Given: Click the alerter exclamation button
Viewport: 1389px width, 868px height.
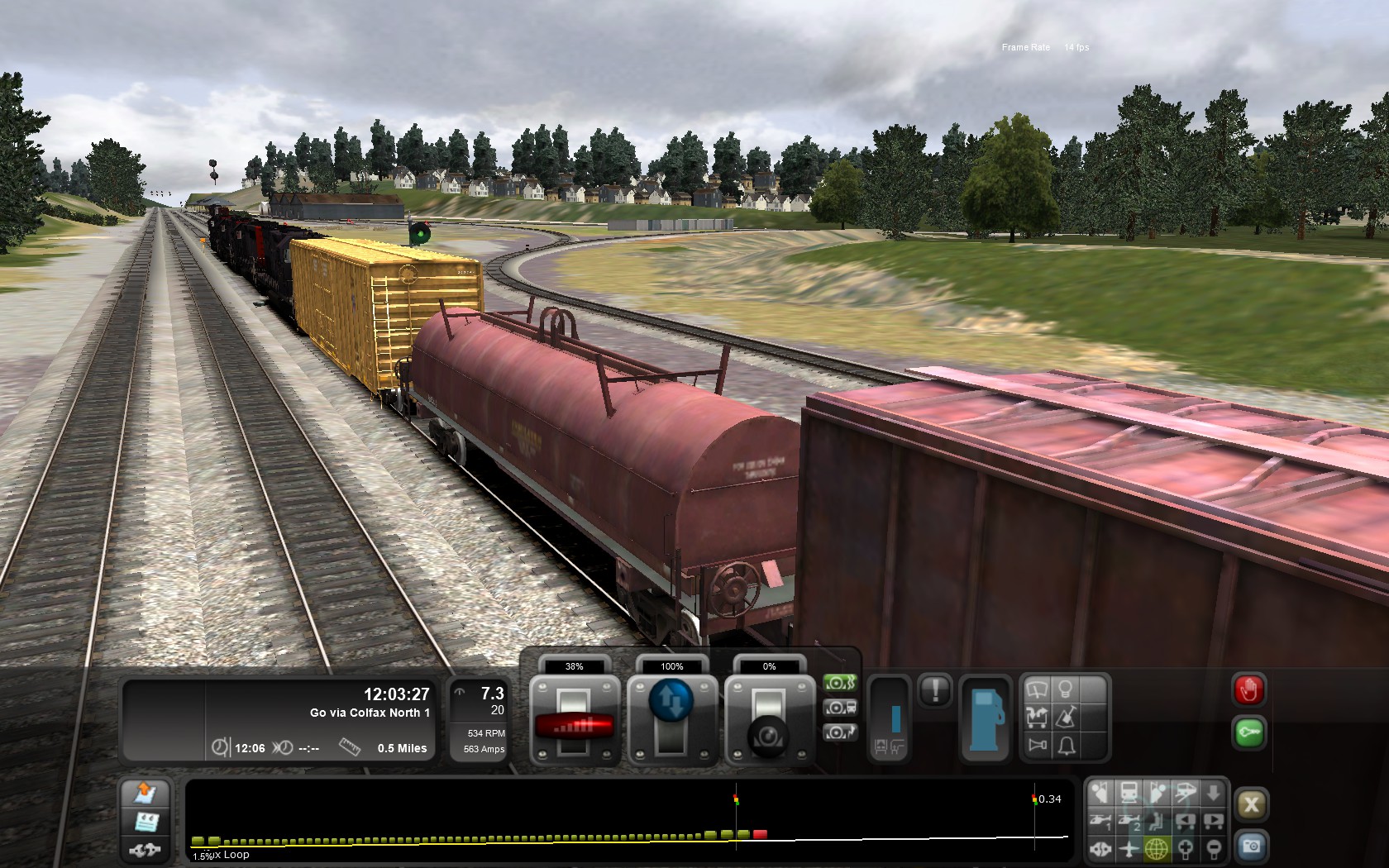Looking at the screenshot, I should click(x=935, y=689).
